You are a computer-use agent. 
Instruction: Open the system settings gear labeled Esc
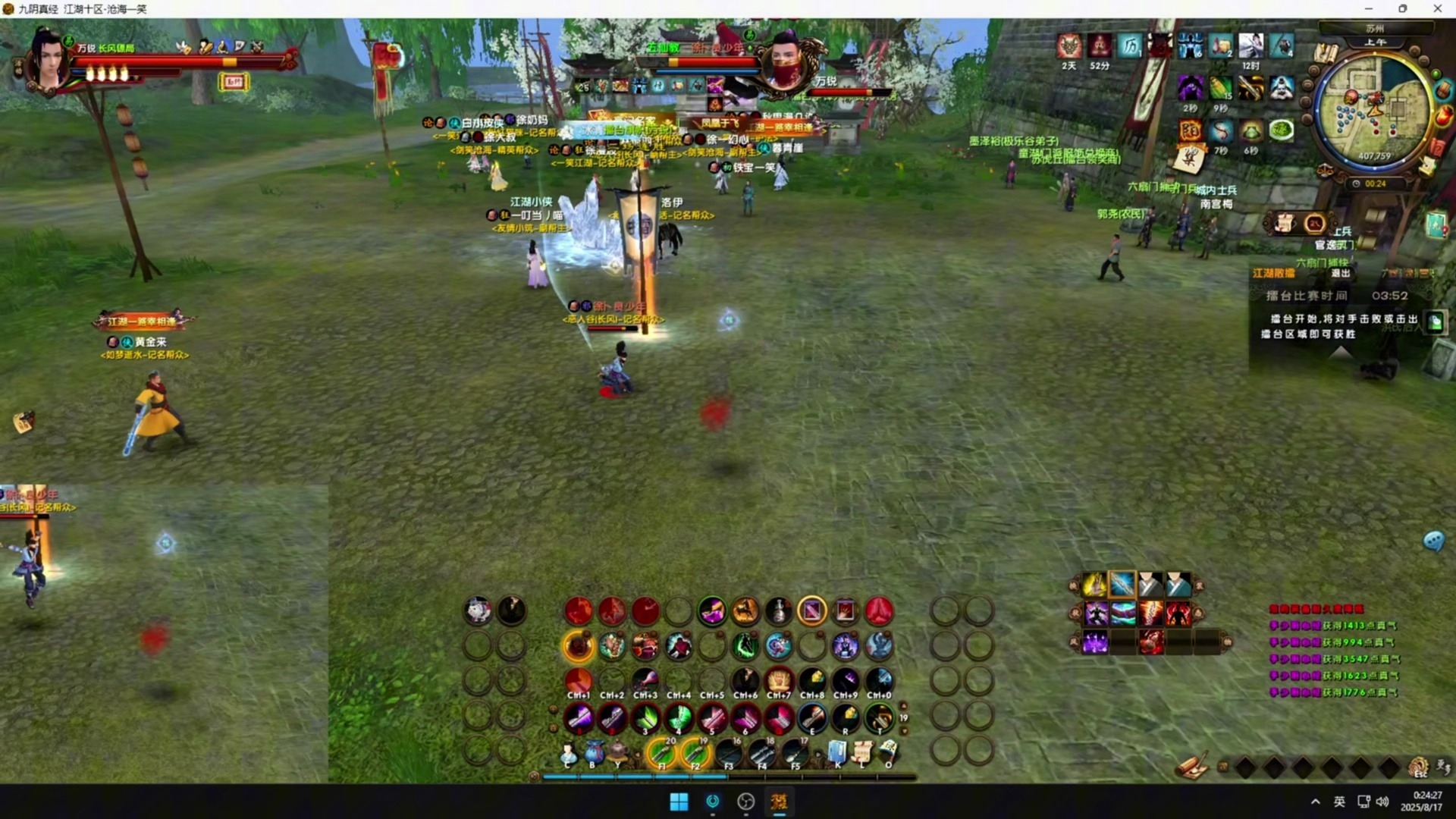(x=1419, y=767)
